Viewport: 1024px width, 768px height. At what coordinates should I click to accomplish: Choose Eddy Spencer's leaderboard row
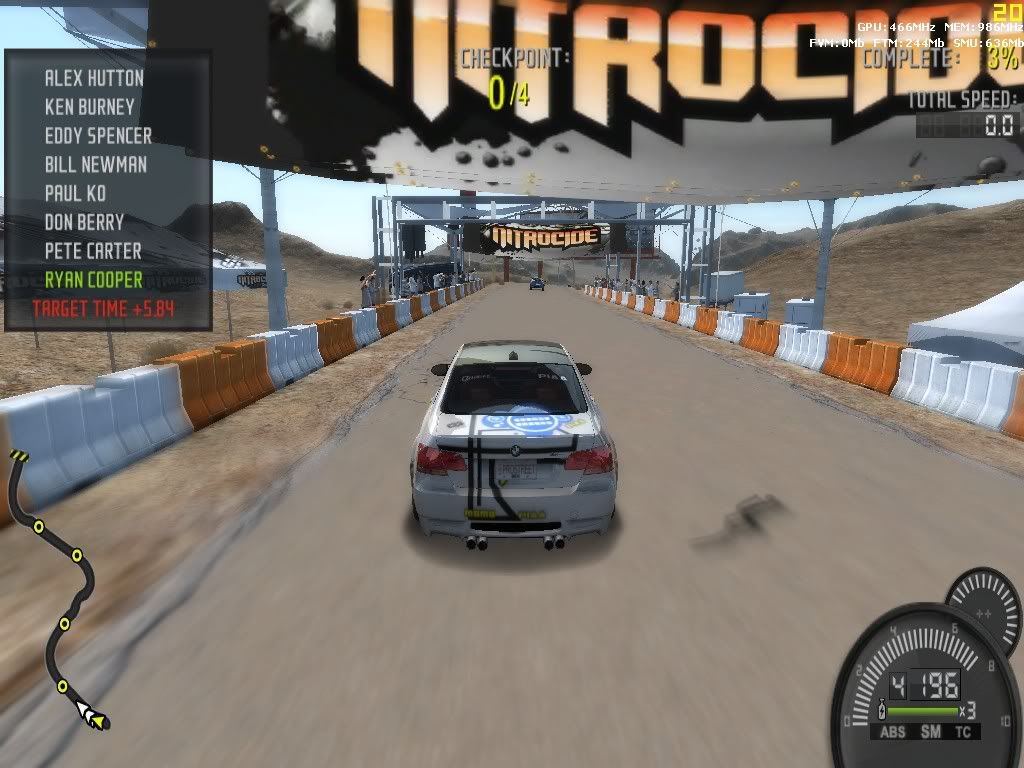tap(98, 135)
